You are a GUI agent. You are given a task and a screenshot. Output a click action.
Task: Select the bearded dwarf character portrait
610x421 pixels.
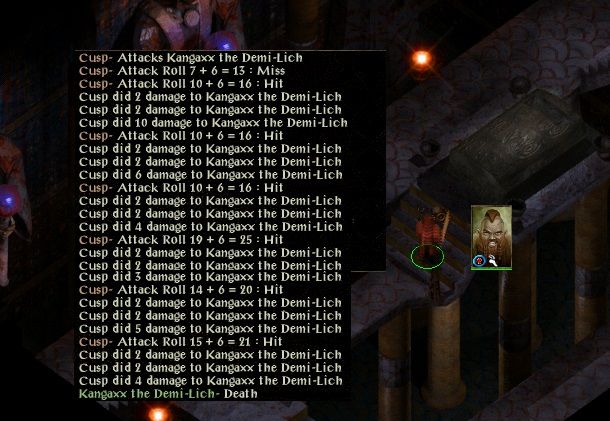click(491, 230)
